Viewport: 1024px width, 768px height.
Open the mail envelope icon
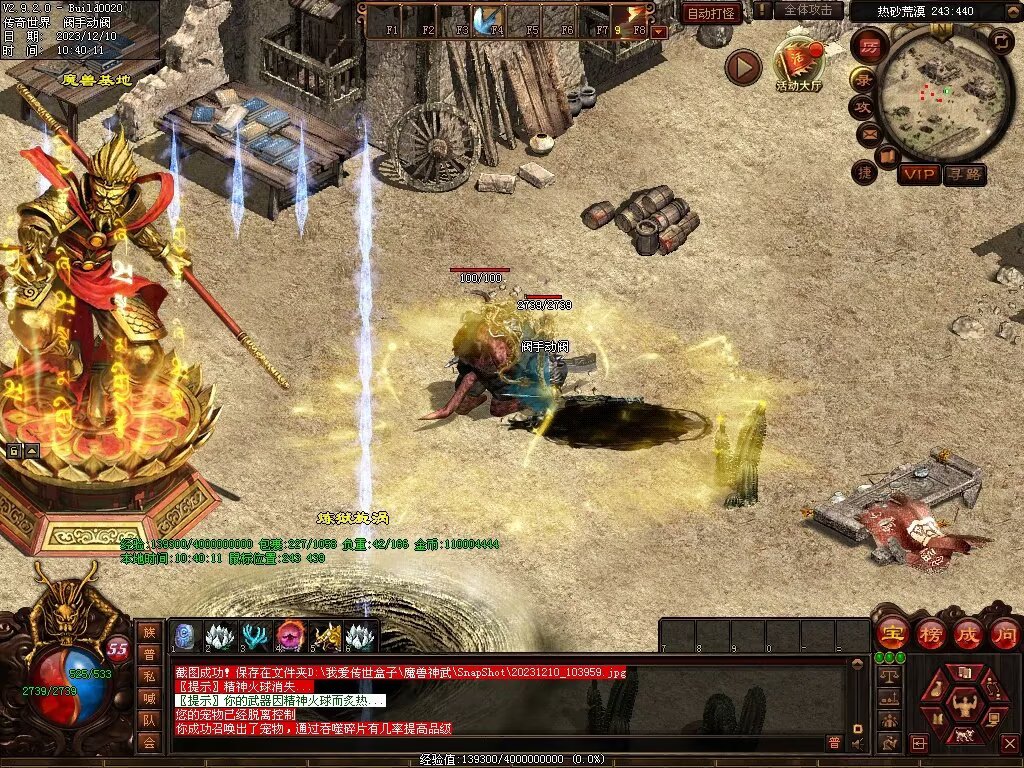pos(867,134)
